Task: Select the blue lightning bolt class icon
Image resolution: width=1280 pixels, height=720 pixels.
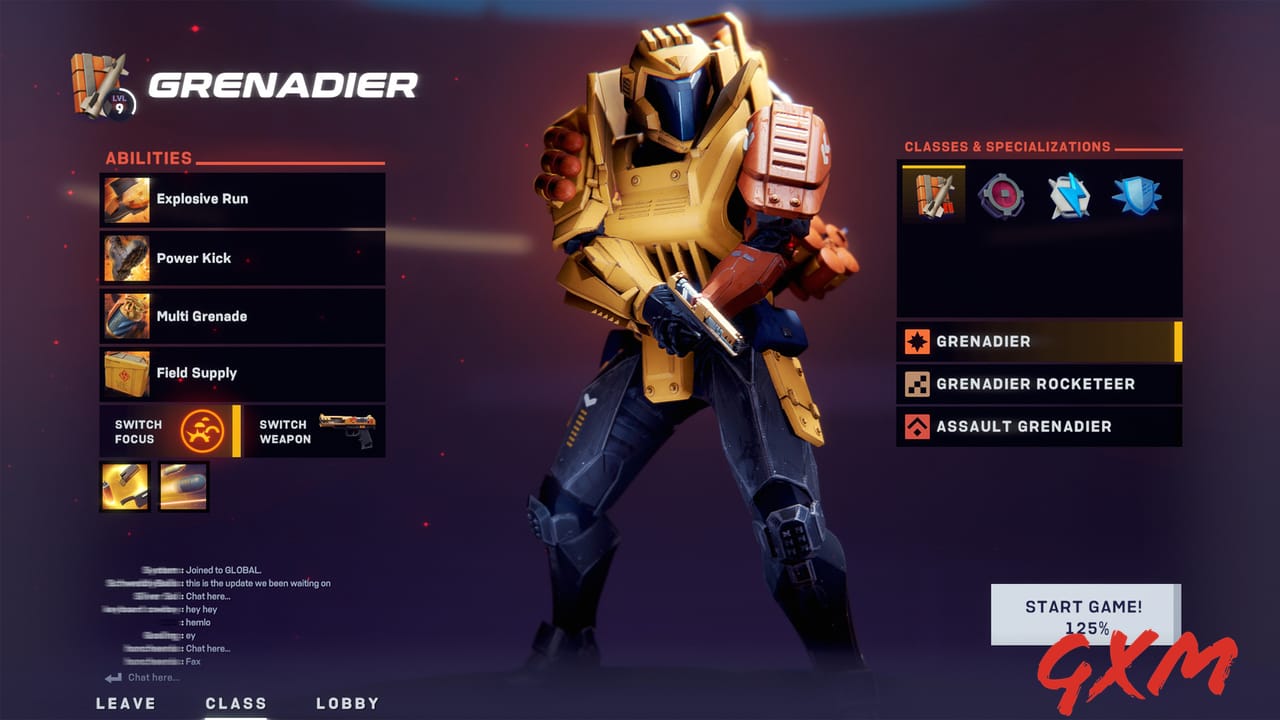Action: (1070, 198)
